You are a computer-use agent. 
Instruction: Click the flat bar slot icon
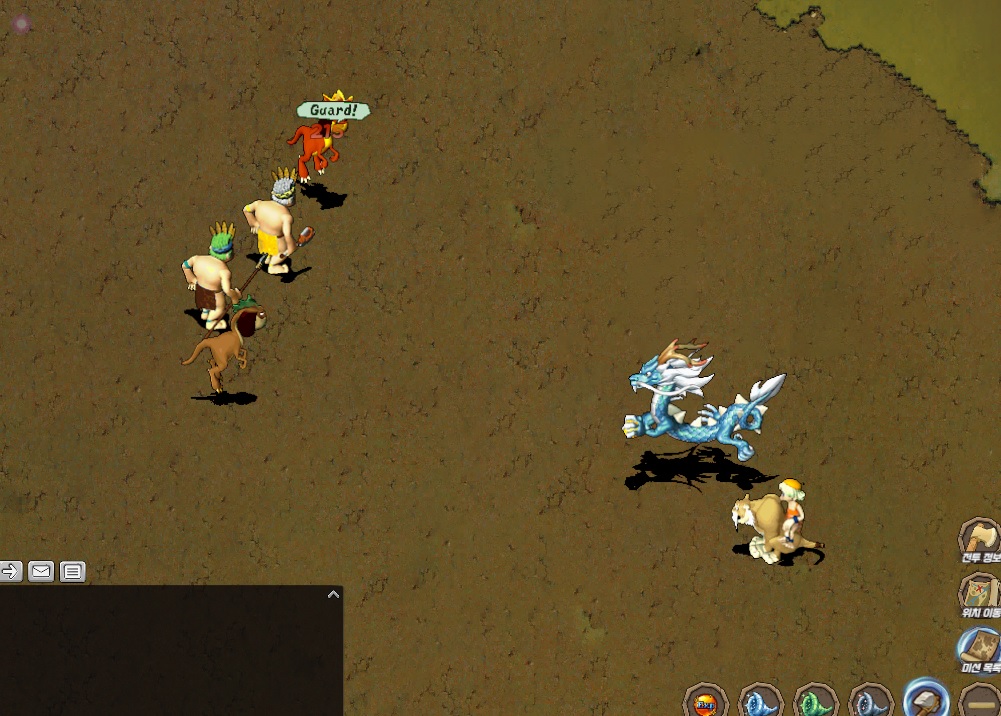coord(979,702)
